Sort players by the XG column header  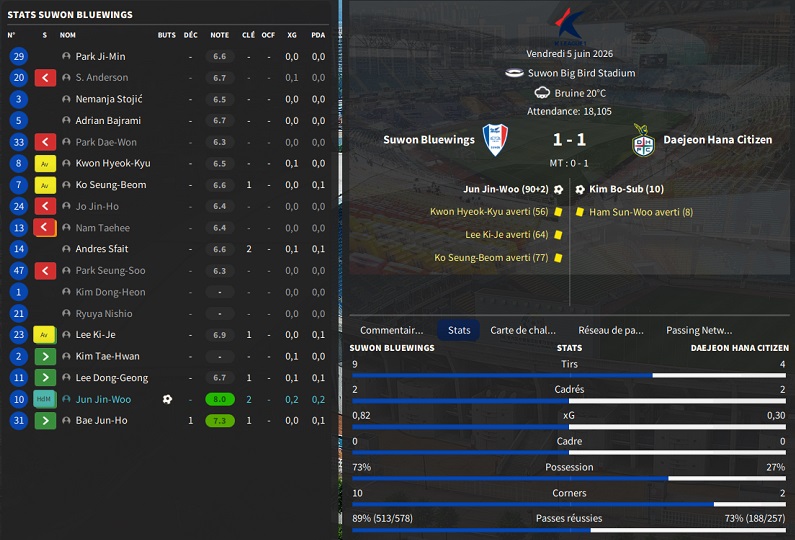tap(292, 35)
